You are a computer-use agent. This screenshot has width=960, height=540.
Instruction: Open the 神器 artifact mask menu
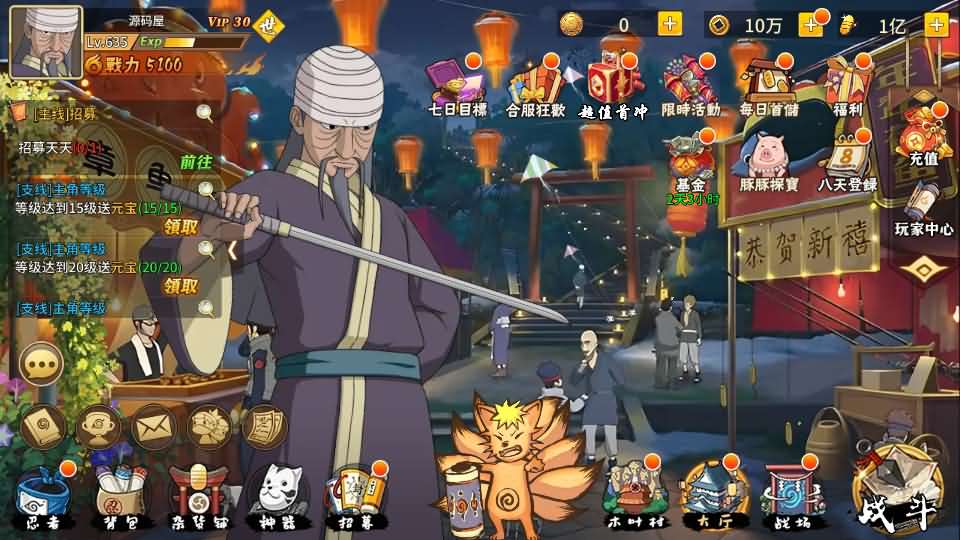point(274,493)
